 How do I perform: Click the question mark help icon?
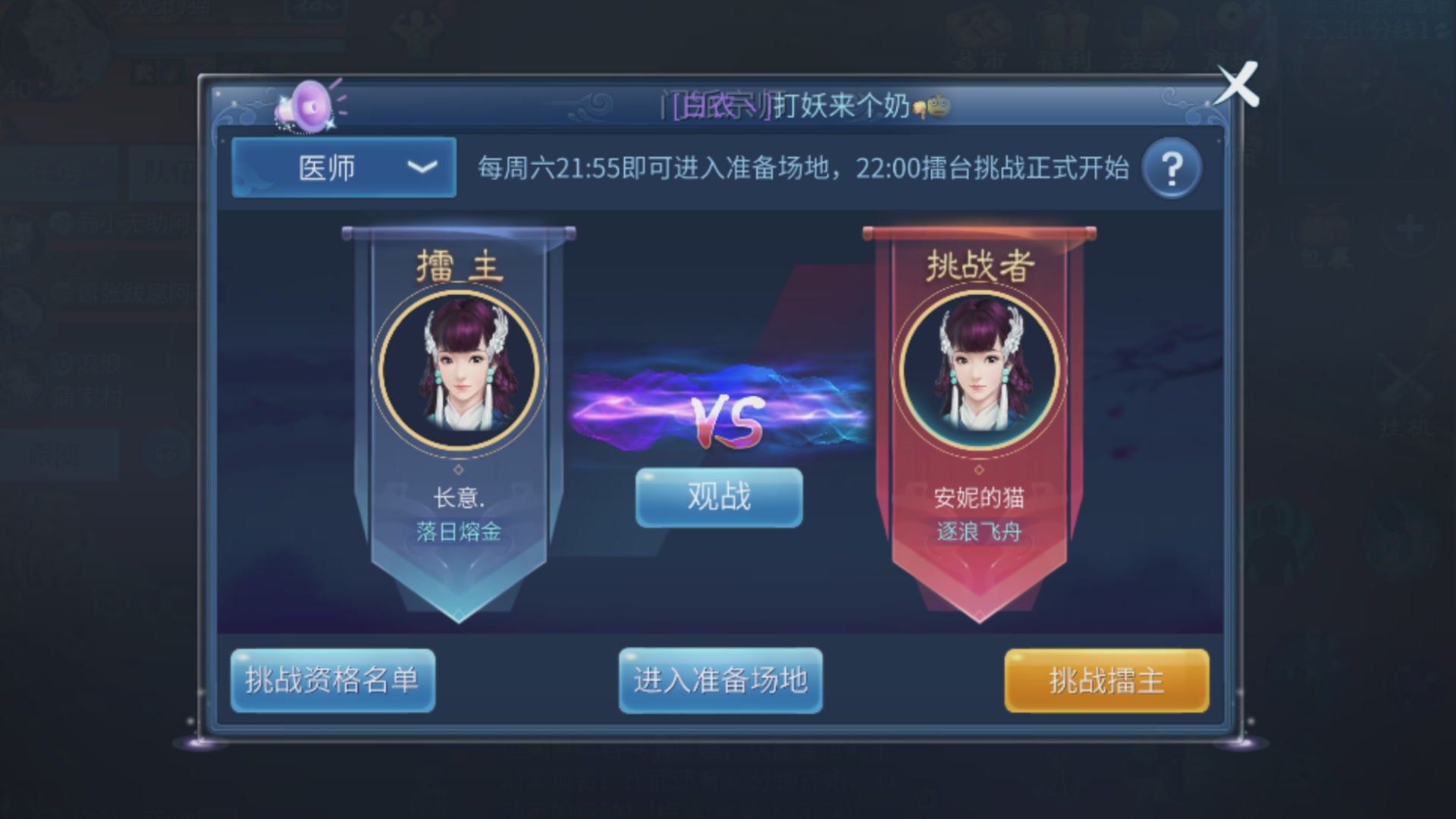(x=1170, y=168)
